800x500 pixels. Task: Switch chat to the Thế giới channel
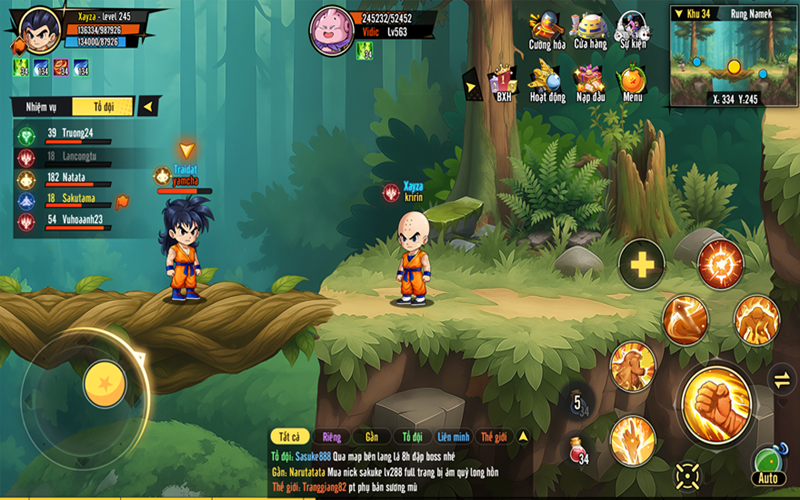494,437
